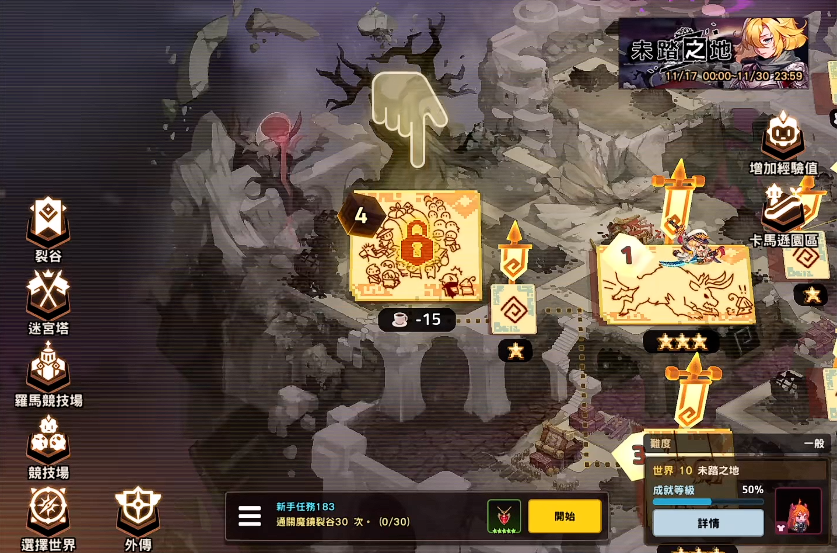Open the 選擇世界 world selection
Screen dimensions: 837x553
(48, 515)
